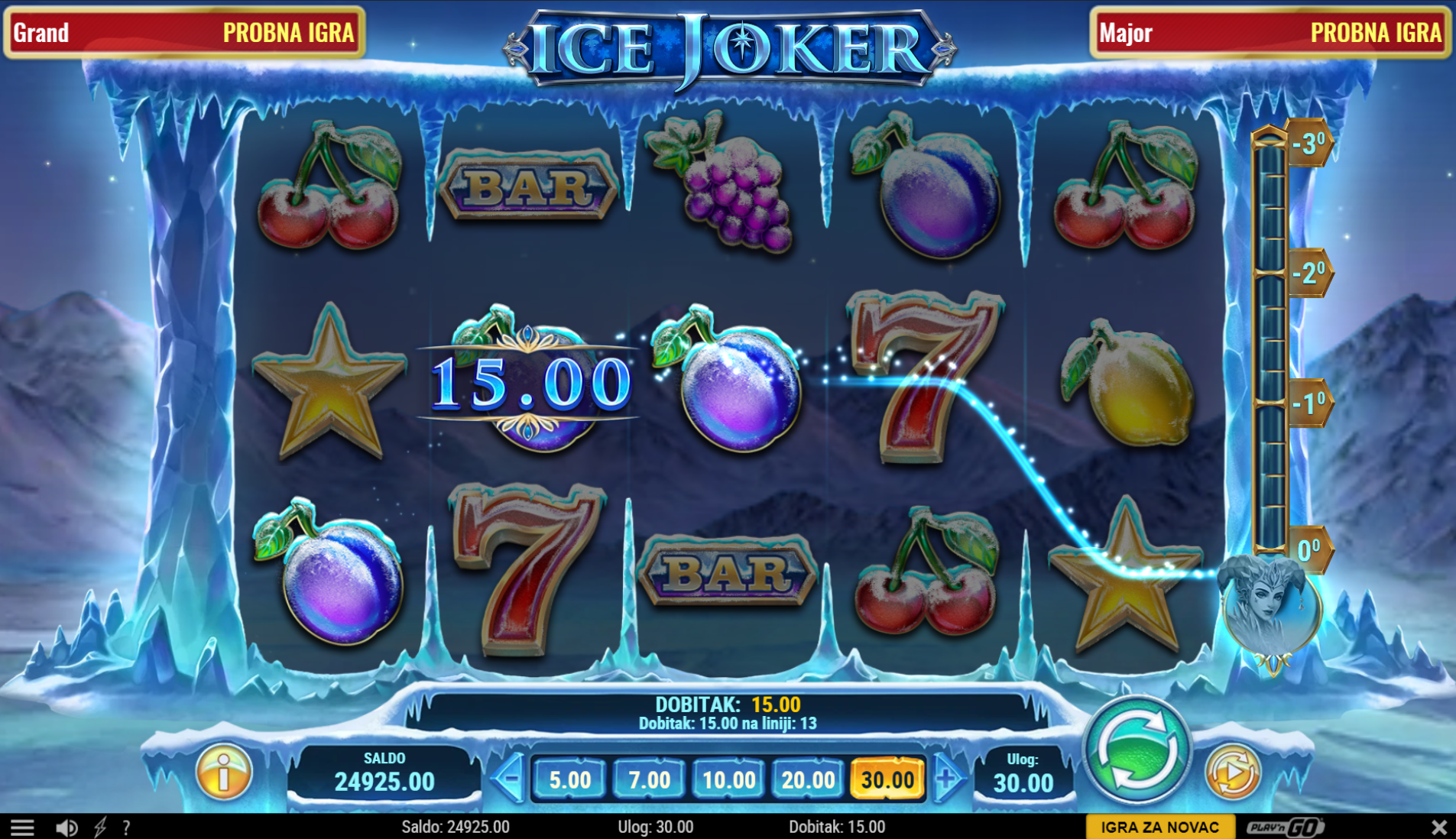This screenshot has width=1456, height=839.
Task: Open the paytable info button
Action: click(224, 773)
